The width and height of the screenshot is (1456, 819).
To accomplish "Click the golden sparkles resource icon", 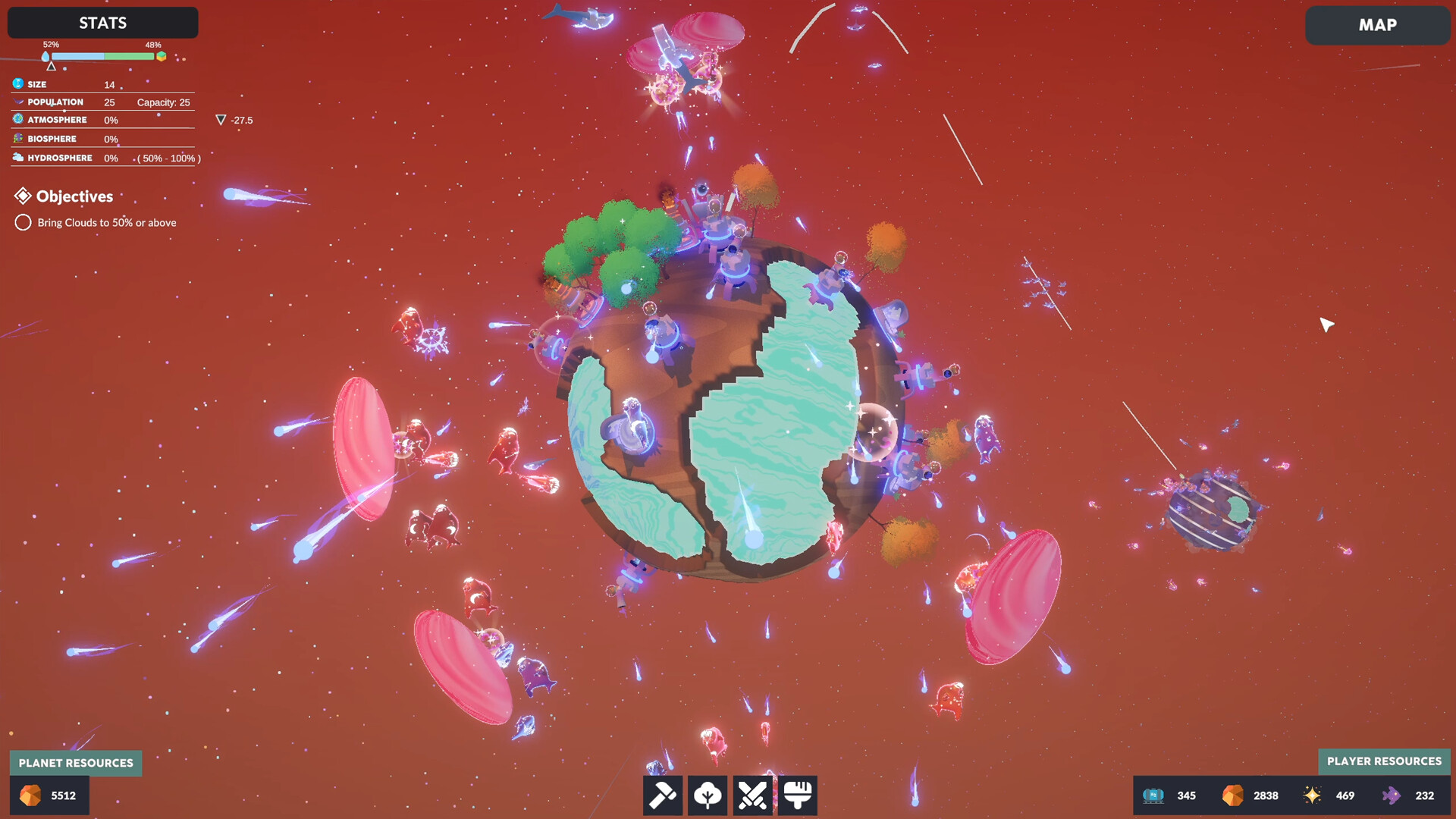I will [x=1311, y=795].
